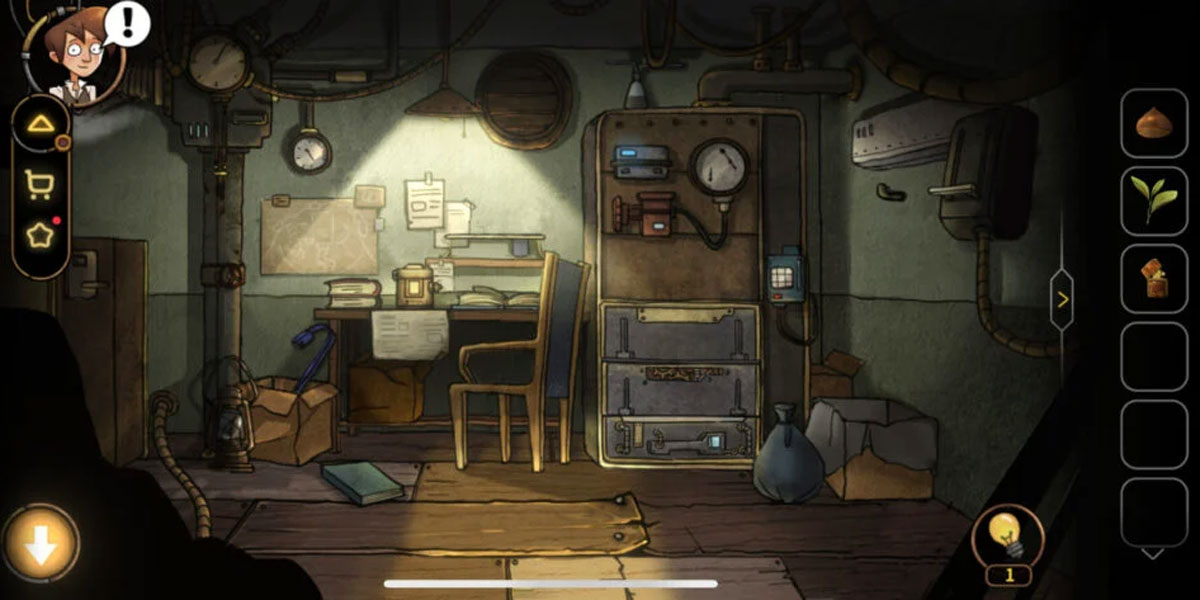
Task: Open the shopping cart store
Action: 40,182
